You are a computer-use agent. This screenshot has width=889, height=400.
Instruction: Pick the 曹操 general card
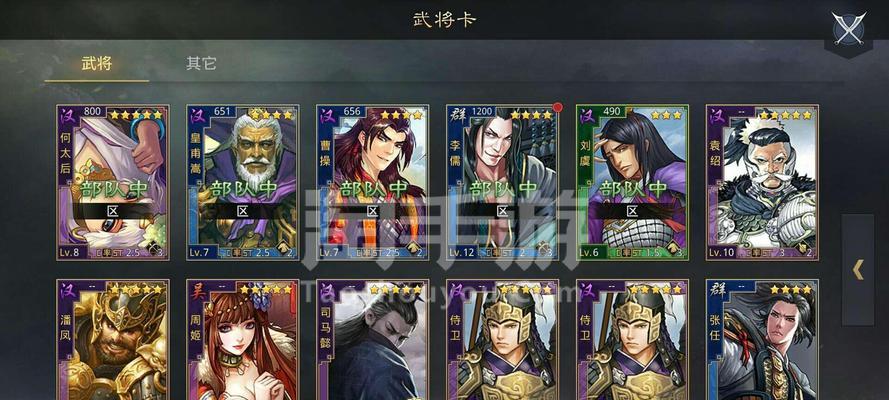(x=372, y=182)
